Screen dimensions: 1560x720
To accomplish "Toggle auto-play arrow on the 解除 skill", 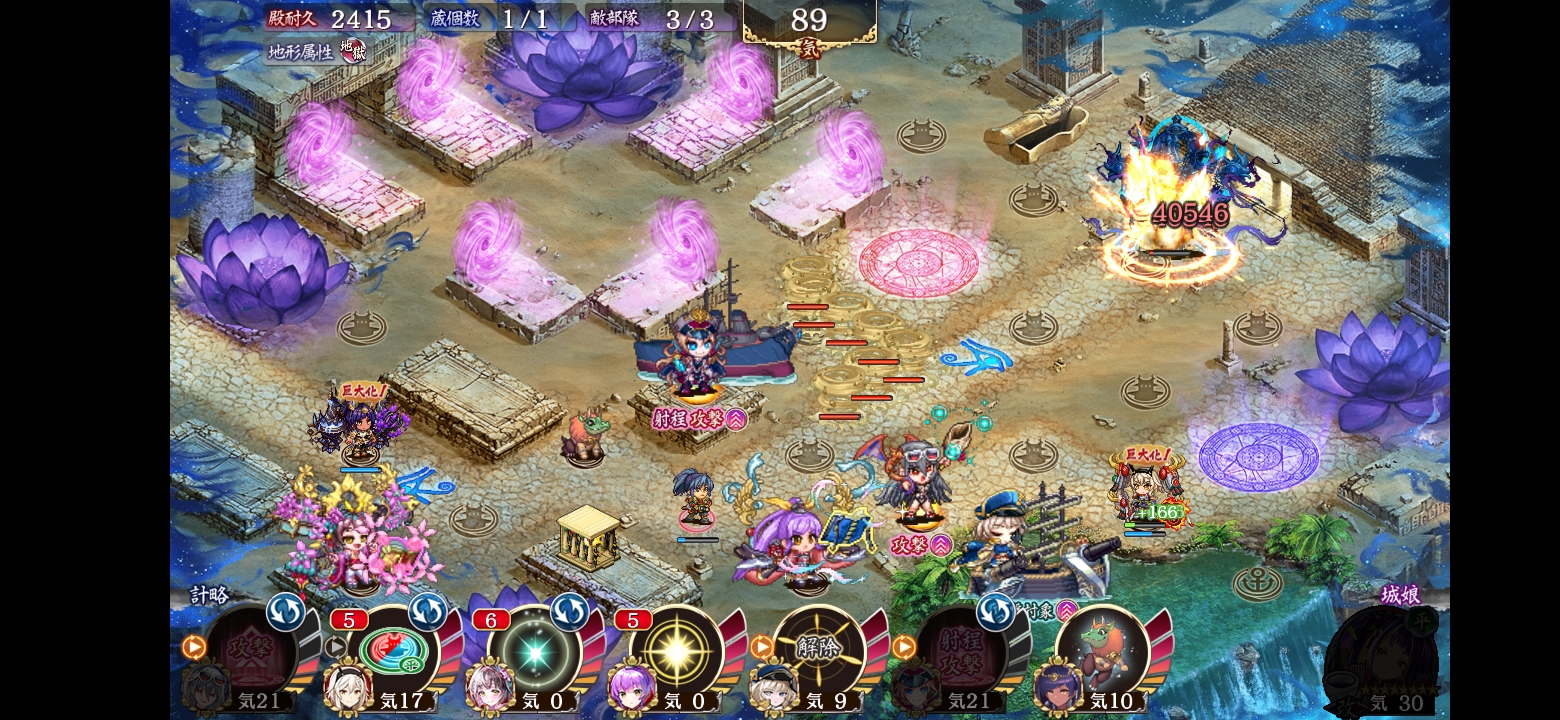I will [761, 647].
